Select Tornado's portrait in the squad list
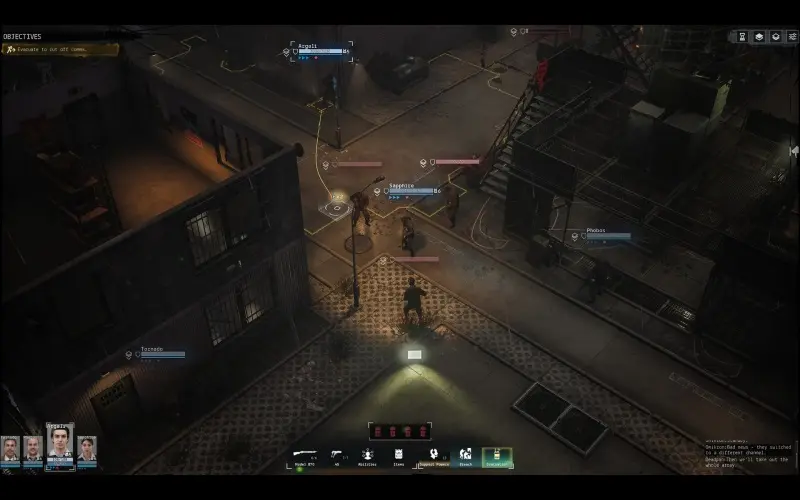 point(11,449)
